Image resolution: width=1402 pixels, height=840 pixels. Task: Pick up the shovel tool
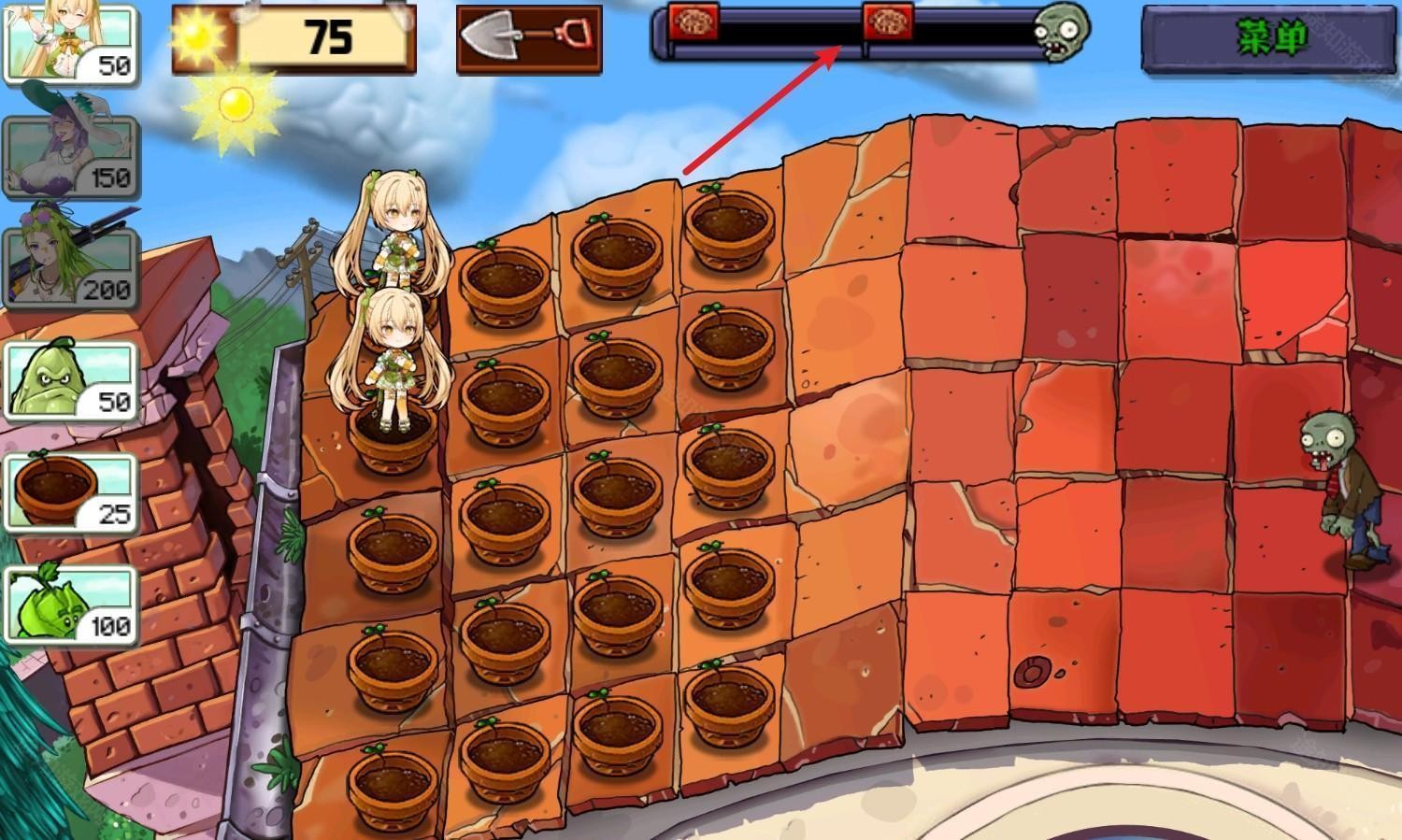tap(528, 38)
